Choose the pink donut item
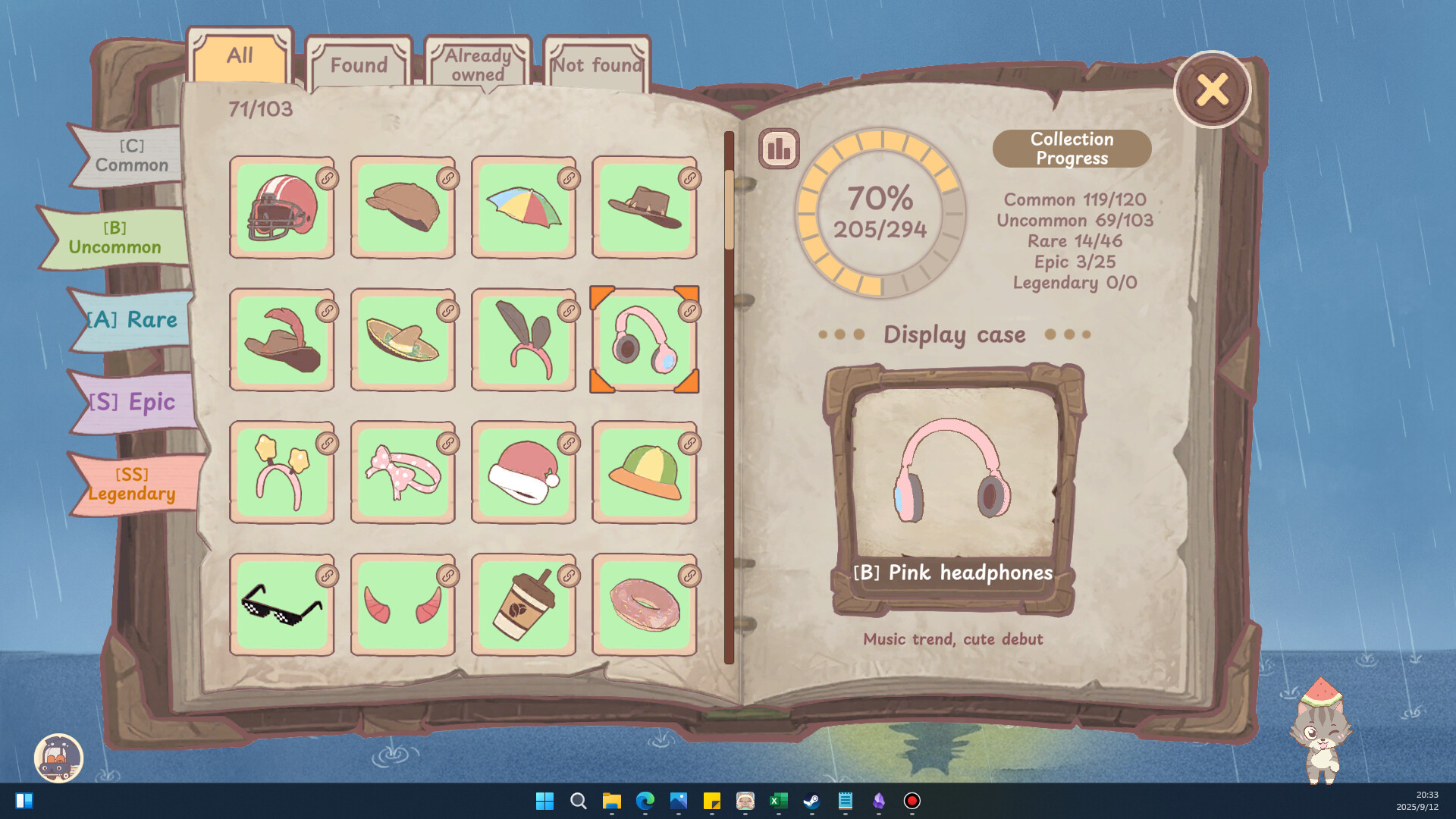Viewport: 1456px width, 819px height. pyautogui.click(x=644, y=605)
